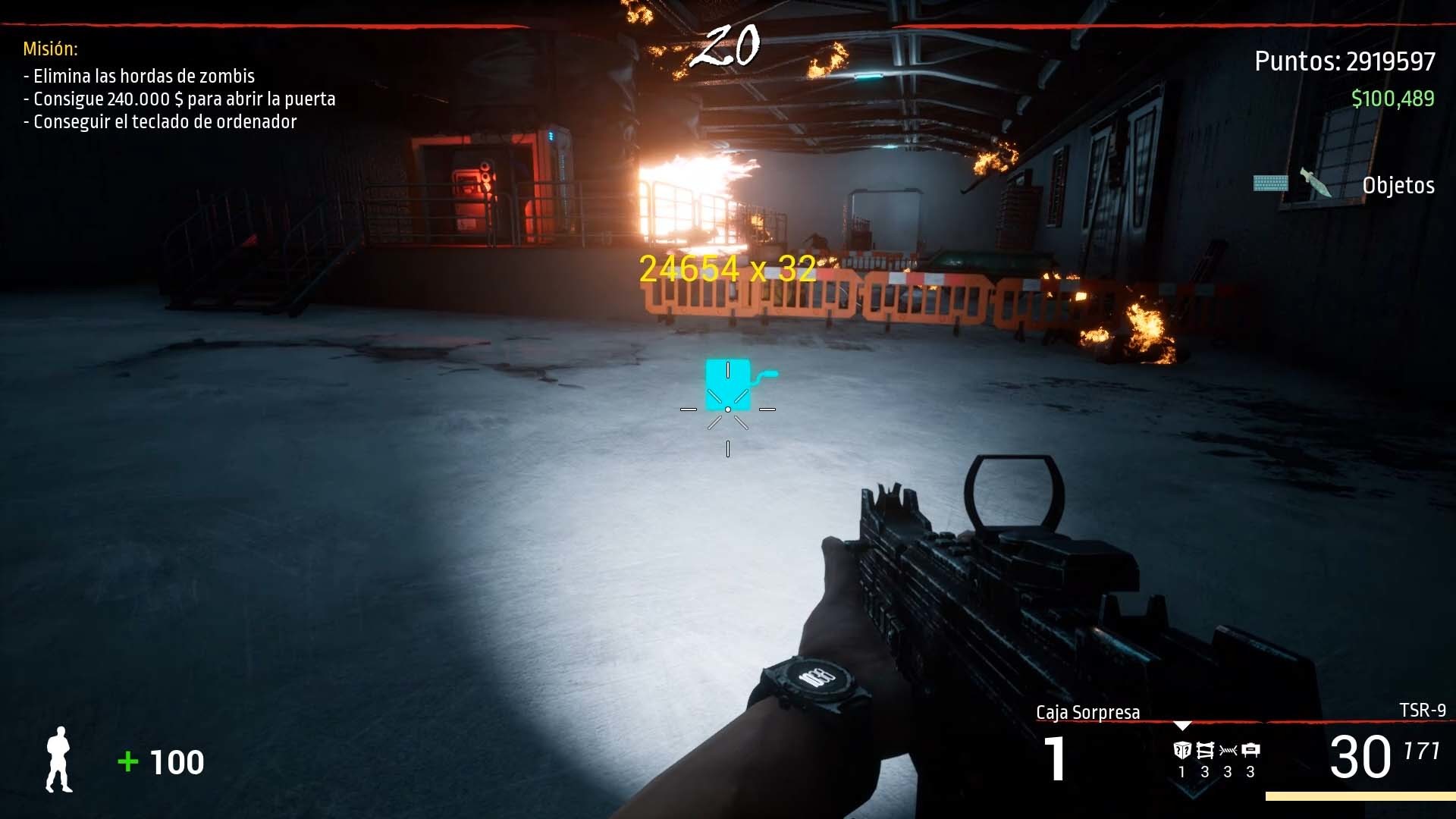This screenshot has height=819, width=1456.
Task: Select the barbed wire trap icon
Action: point(1227,751)
